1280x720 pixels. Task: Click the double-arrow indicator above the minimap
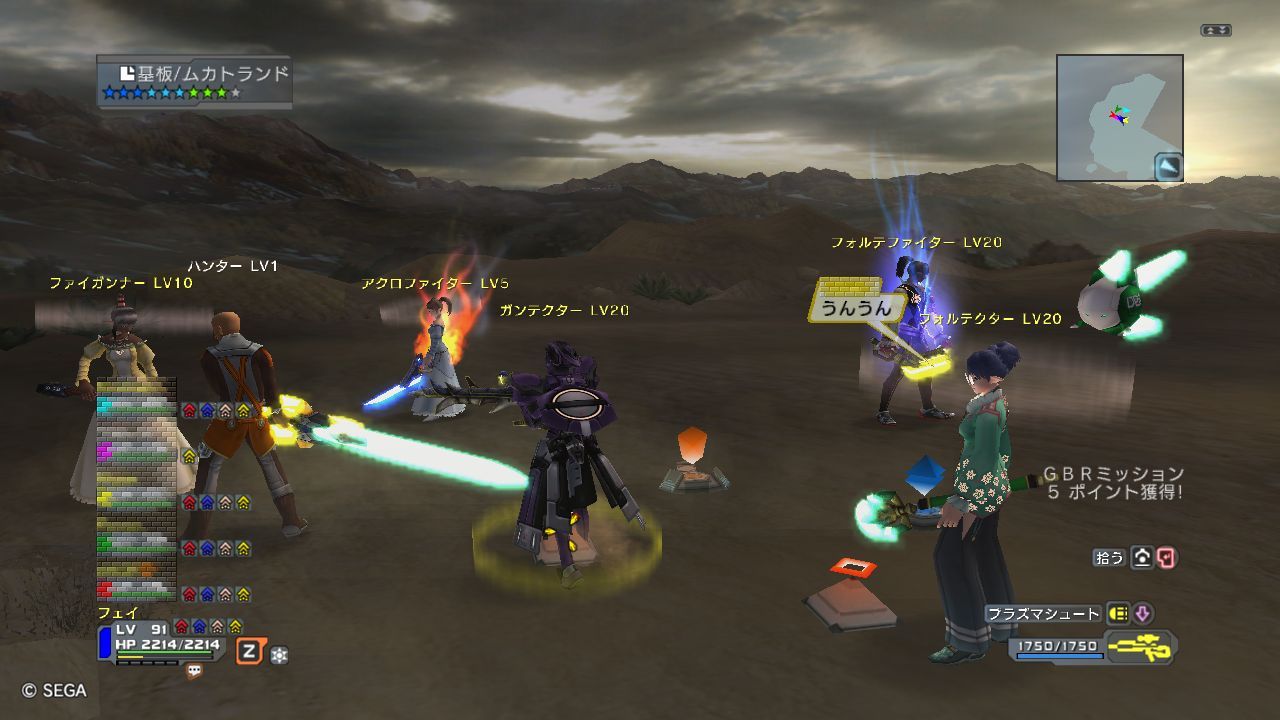1215,31
